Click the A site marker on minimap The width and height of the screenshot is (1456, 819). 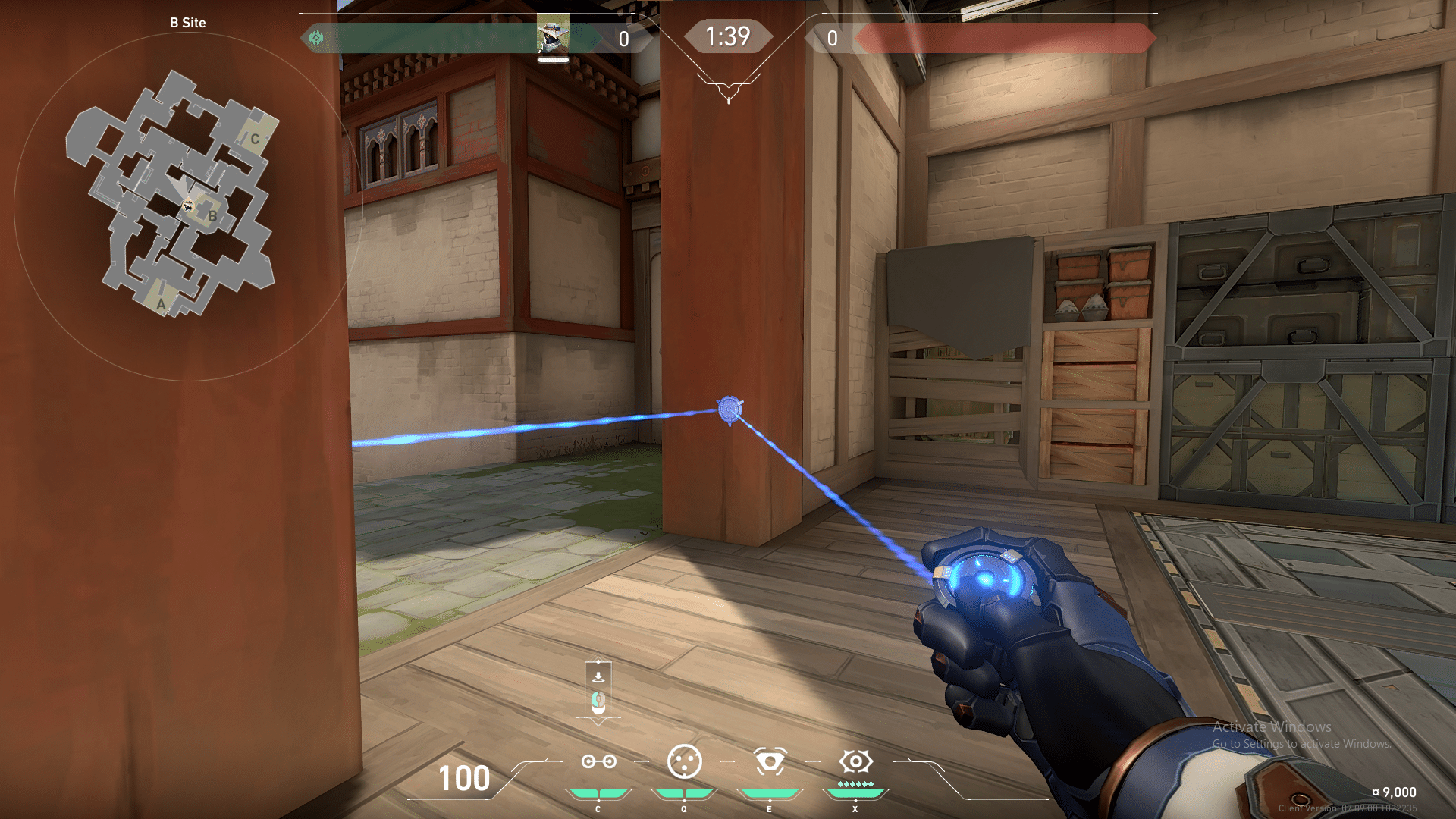[x=161, y=305]
